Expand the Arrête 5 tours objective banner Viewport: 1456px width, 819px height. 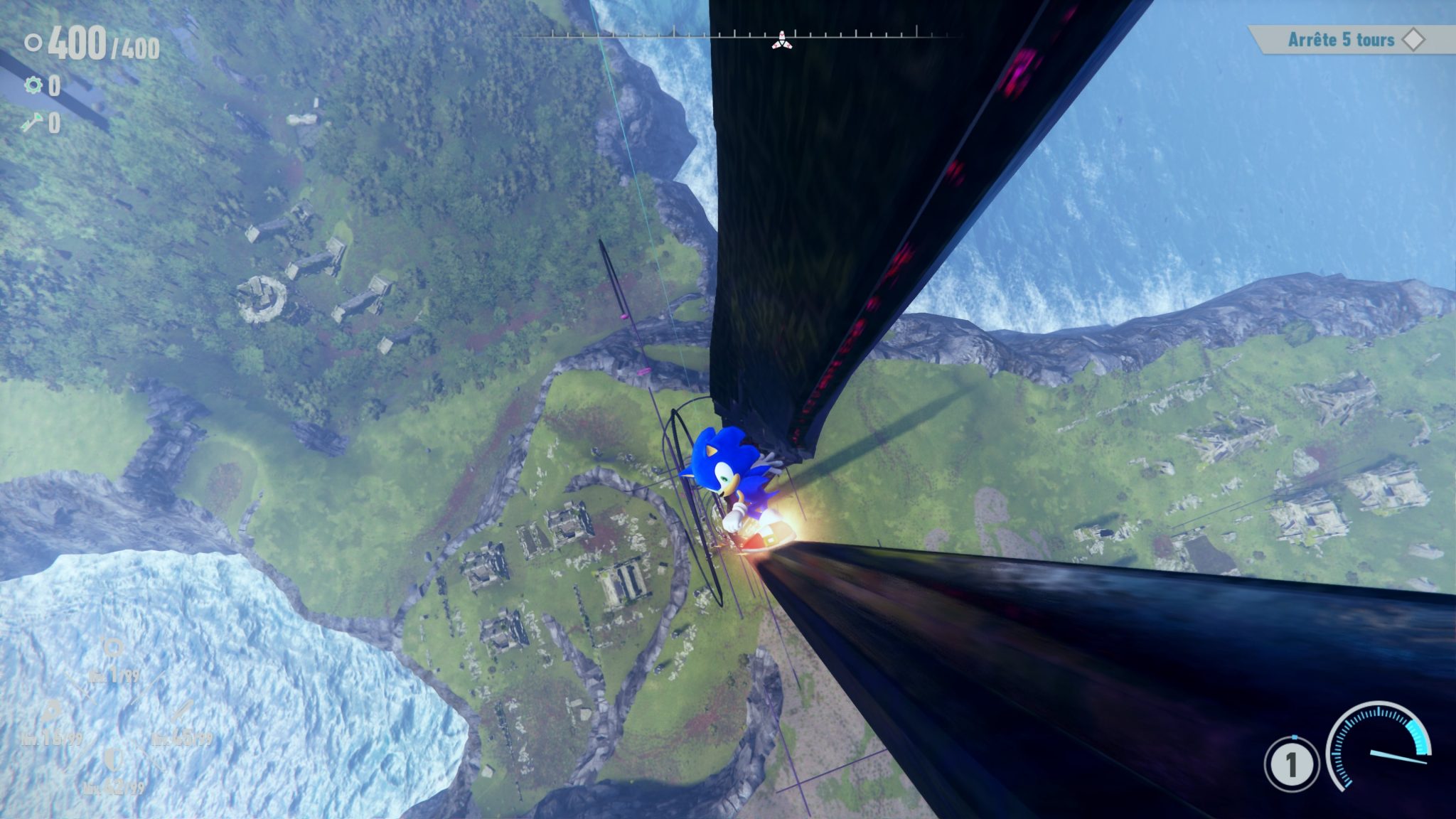point(1340,41)
